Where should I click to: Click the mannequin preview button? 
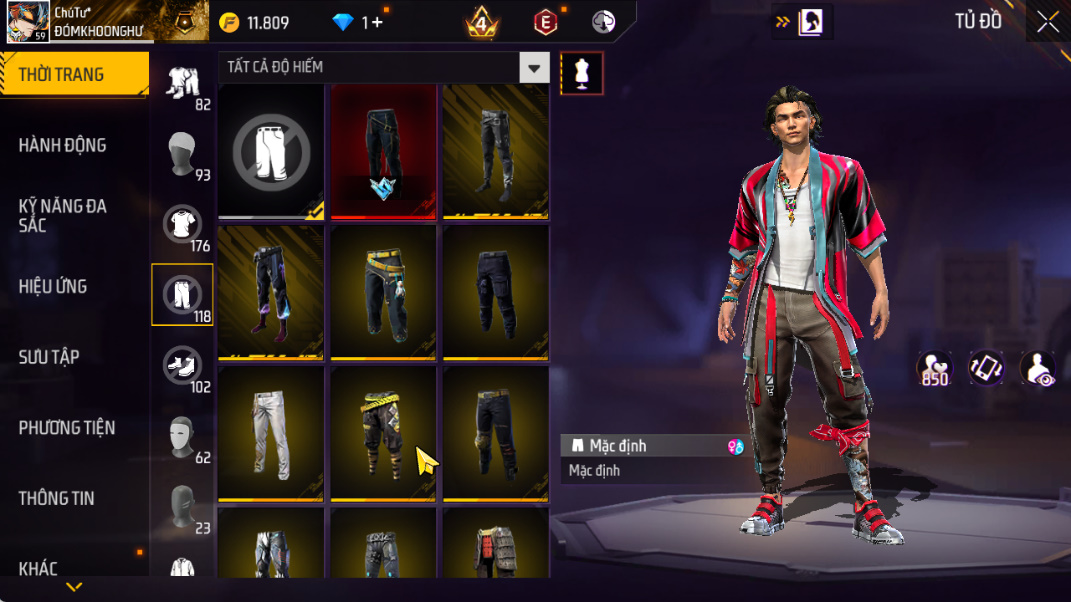tap(582, 73)
